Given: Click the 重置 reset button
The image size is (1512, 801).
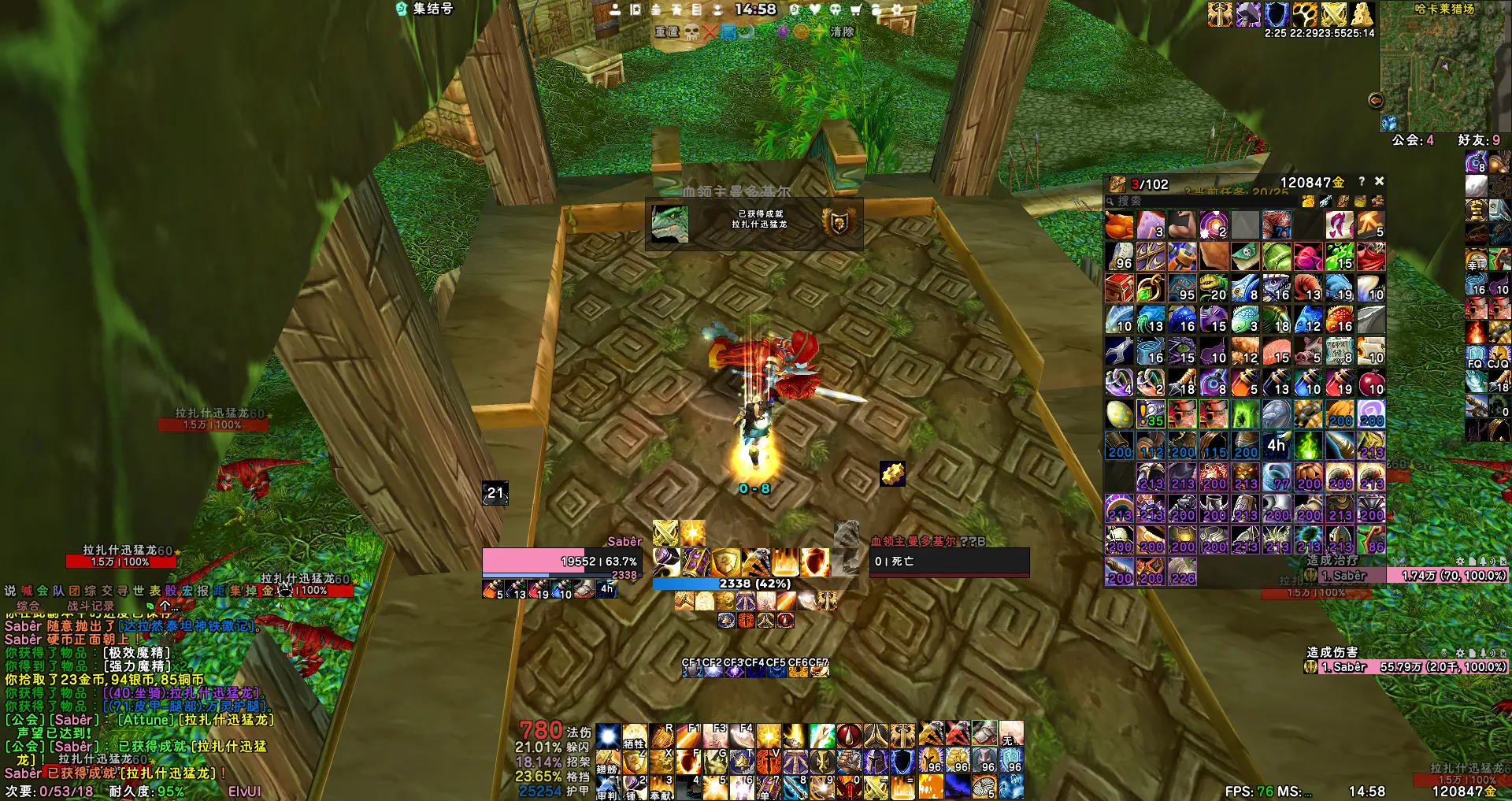Looking at the screenshot, I should pyautogui.click(x=666, y=32).
